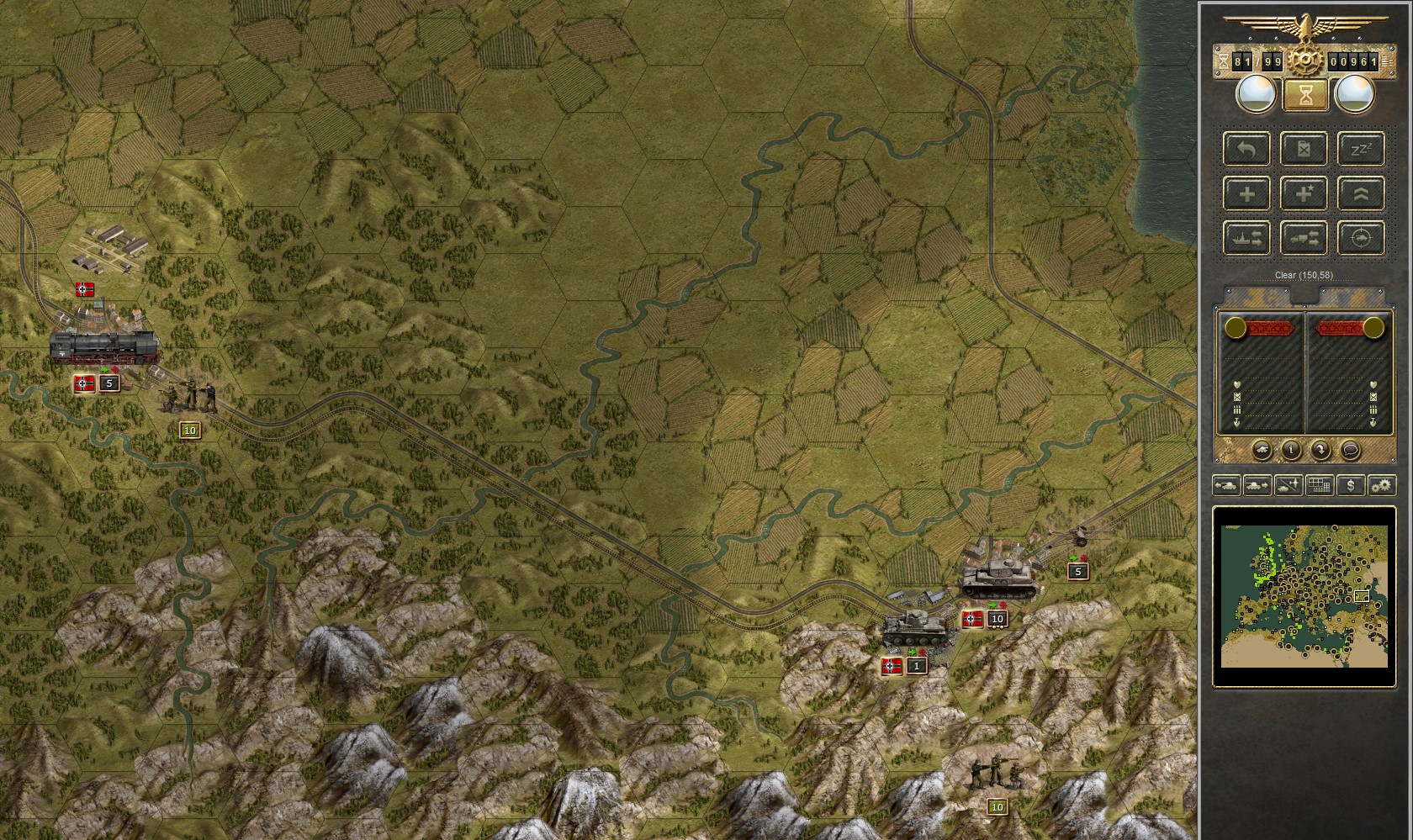
Task: Select previous unit with tank left-arrow
Action: pyautogui.click(x=1225, y=486)
